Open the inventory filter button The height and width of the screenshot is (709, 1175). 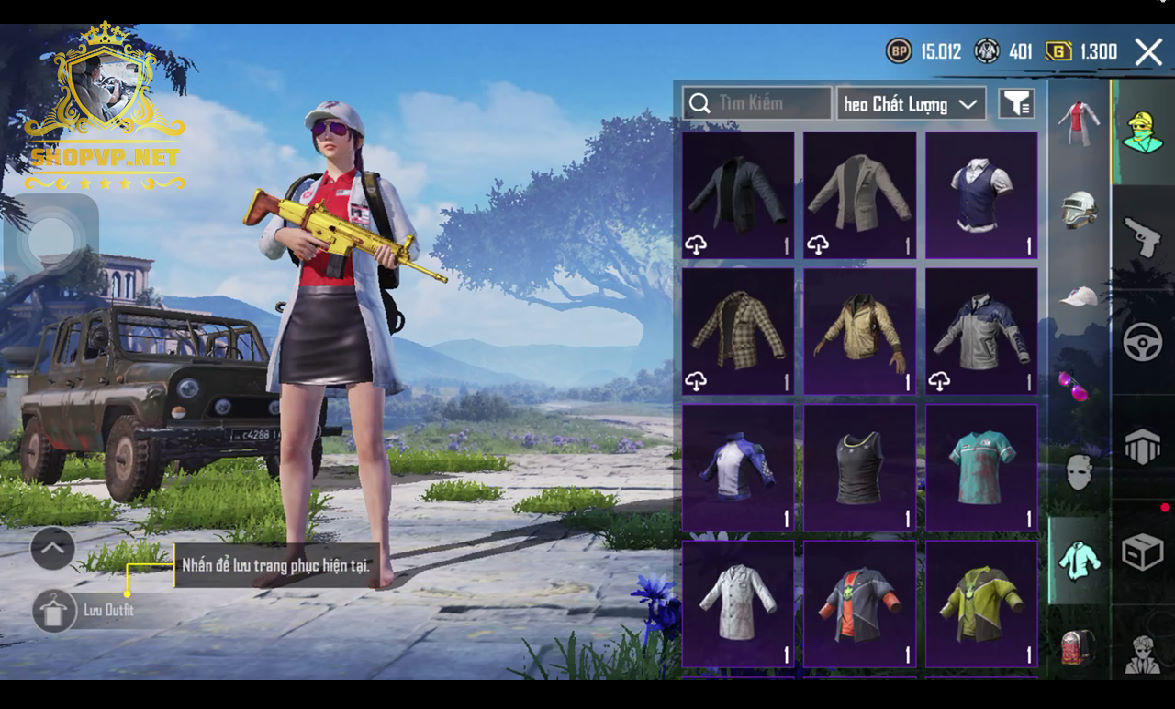pos(1017,103)
